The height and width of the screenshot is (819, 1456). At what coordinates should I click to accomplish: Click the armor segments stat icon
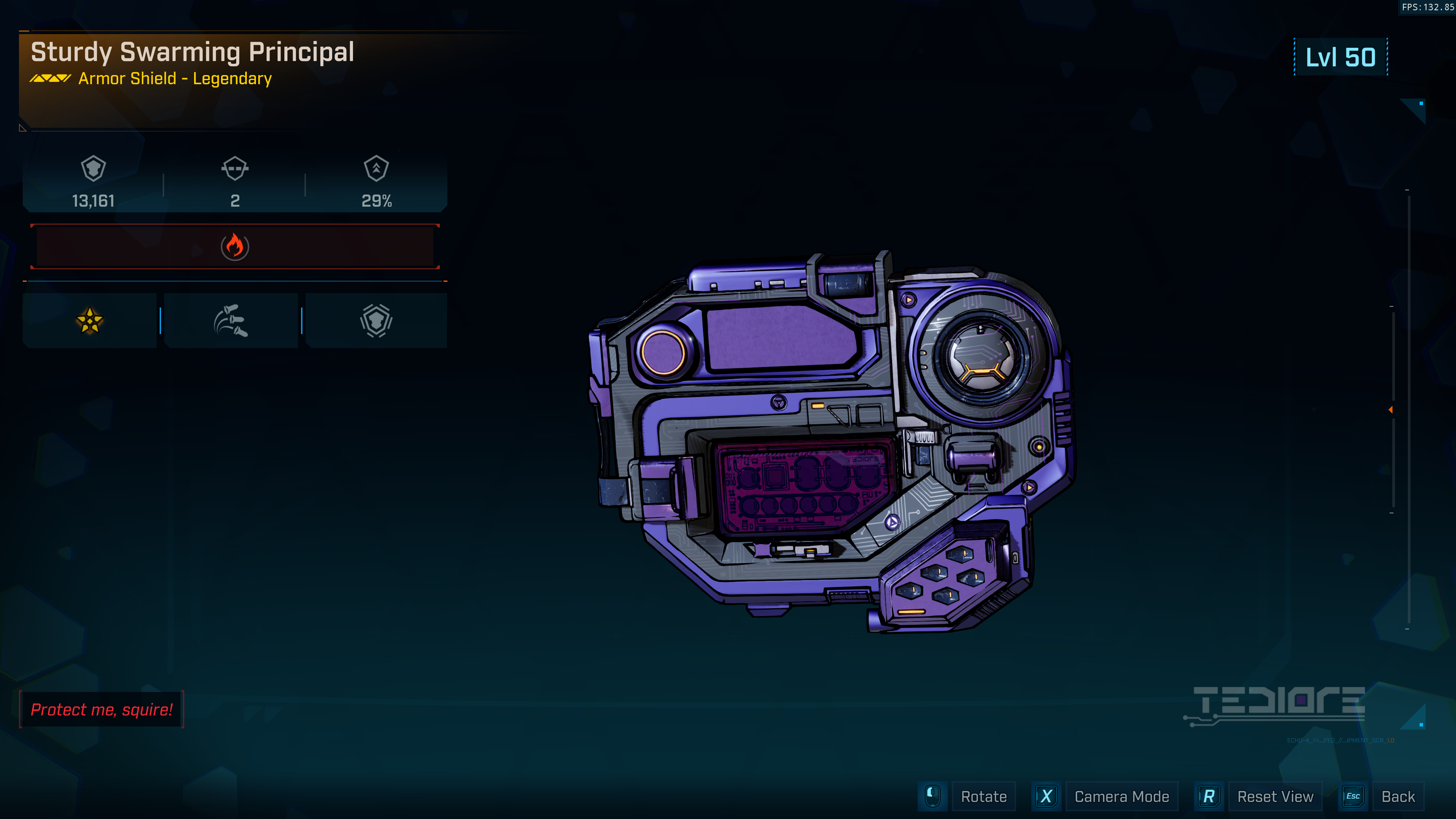point(235,168)
